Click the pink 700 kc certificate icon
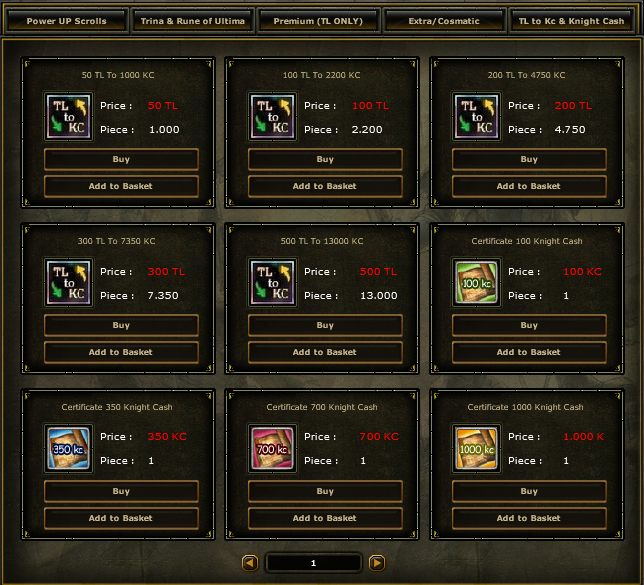 pyautogui.click(x=272, y=449)
